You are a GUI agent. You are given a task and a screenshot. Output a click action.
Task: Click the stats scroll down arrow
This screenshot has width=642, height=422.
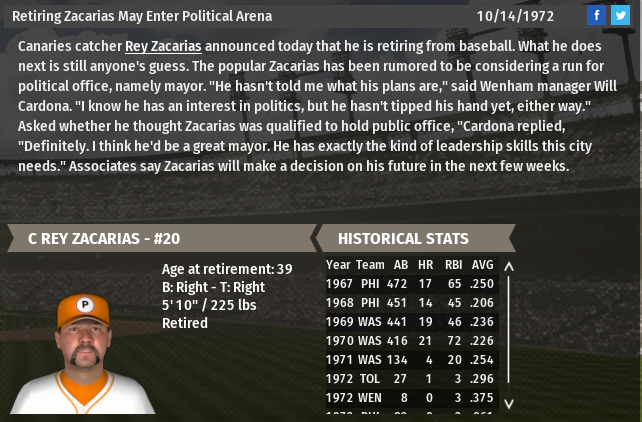508,403
